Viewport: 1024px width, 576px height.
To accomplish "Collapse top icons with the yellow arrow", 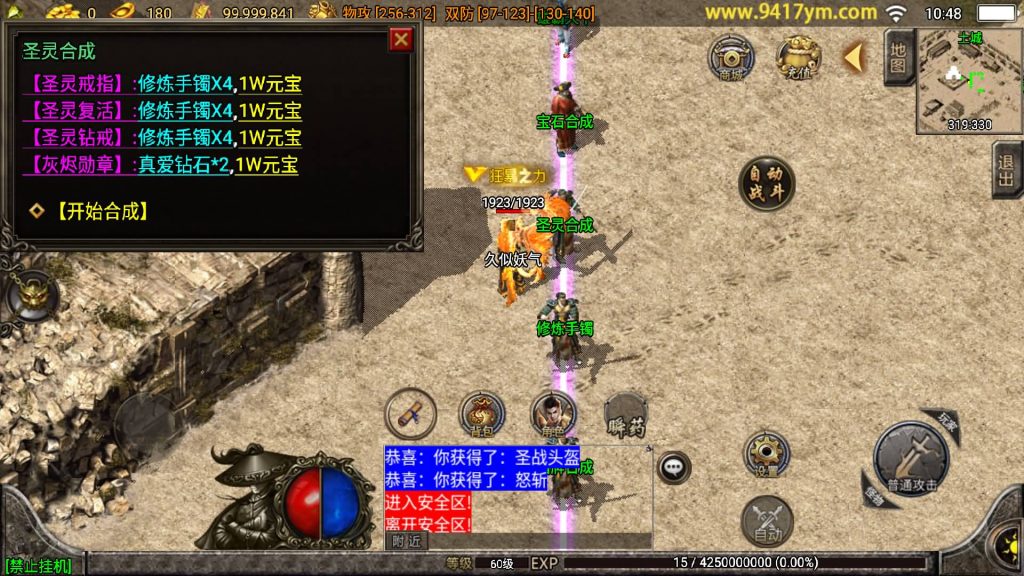I will click(853, 57).
